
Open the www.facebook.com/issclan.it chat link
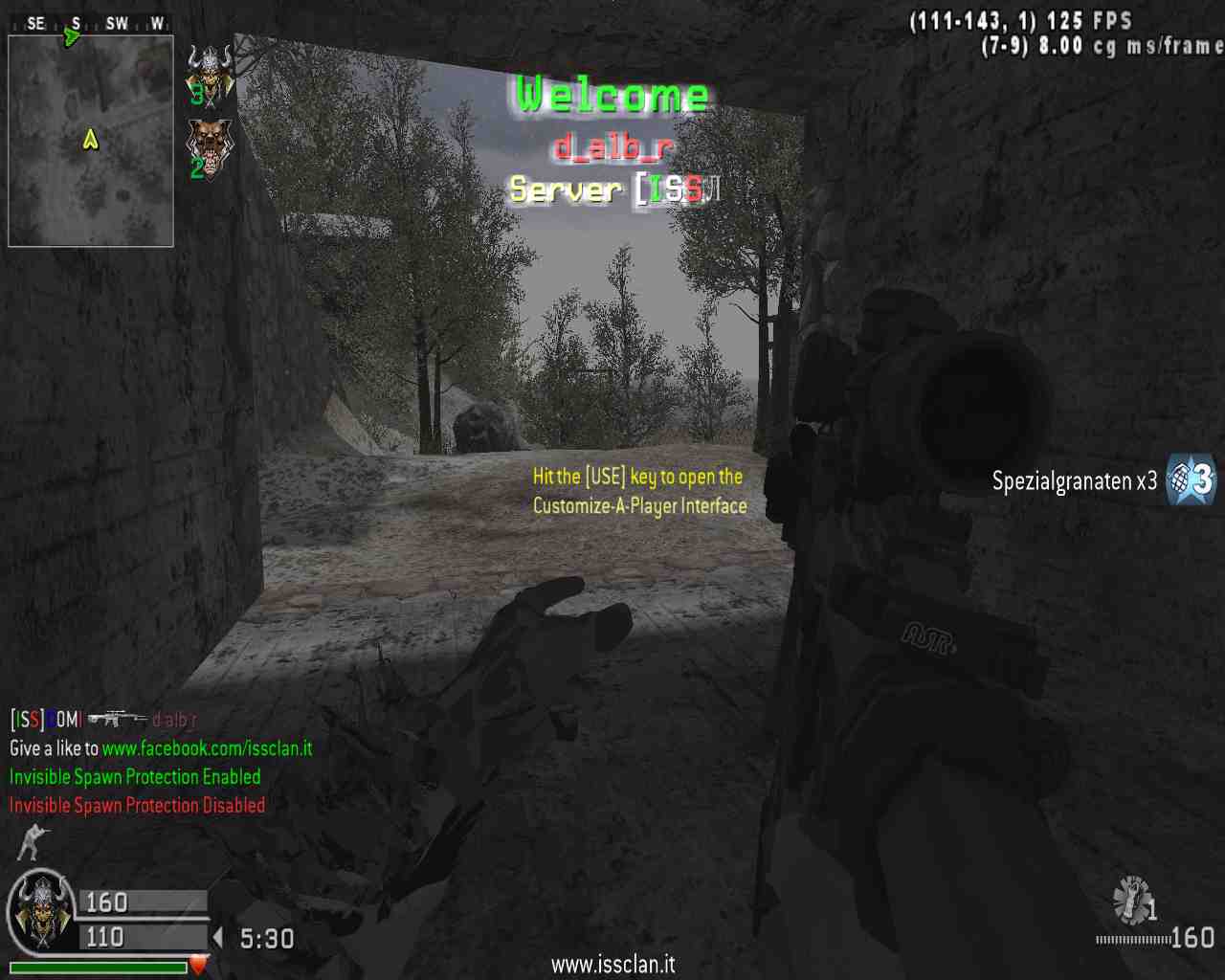207,748
